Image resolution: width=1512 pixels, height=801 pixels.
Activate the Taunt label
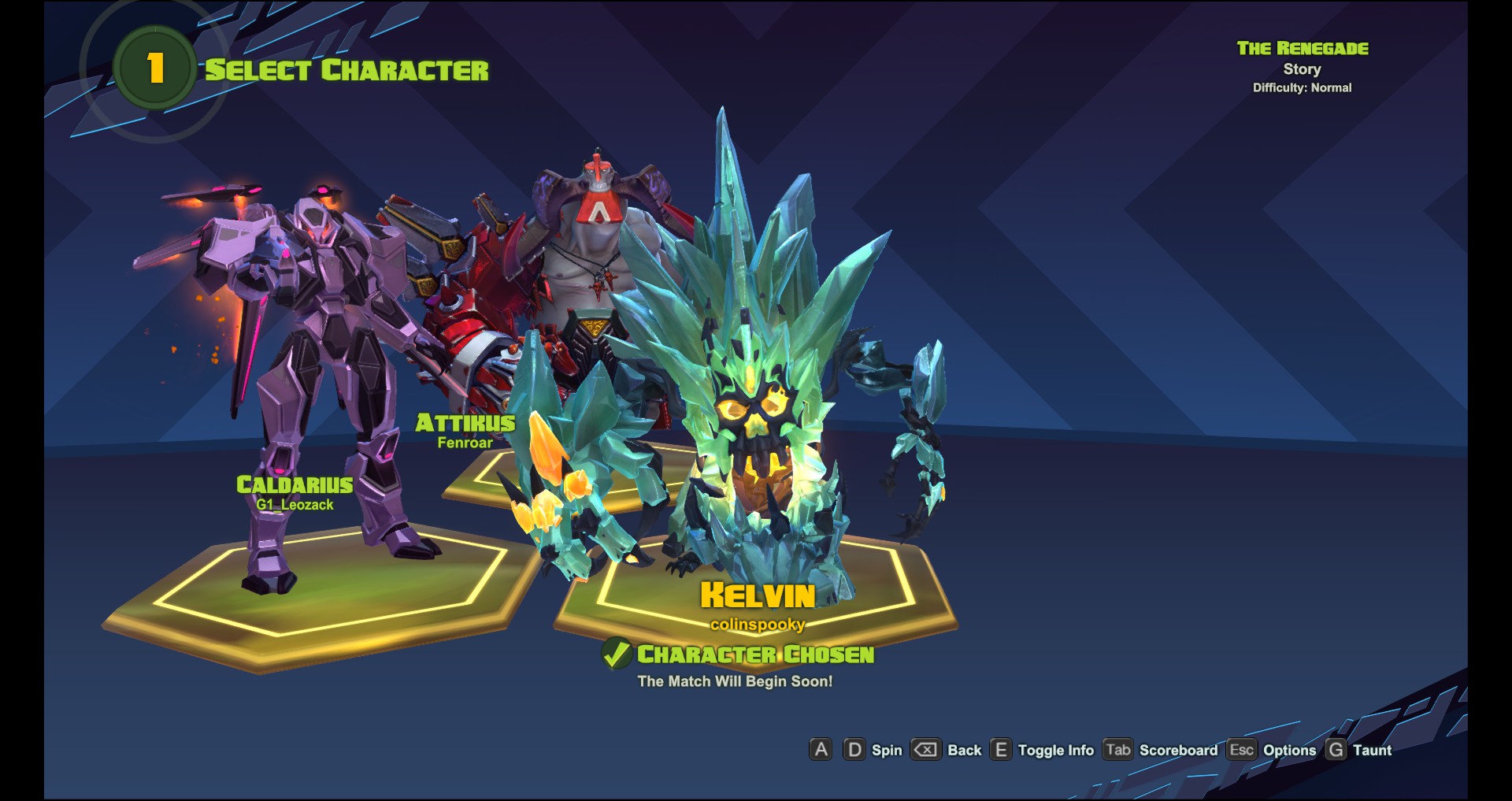point(1372,750)
